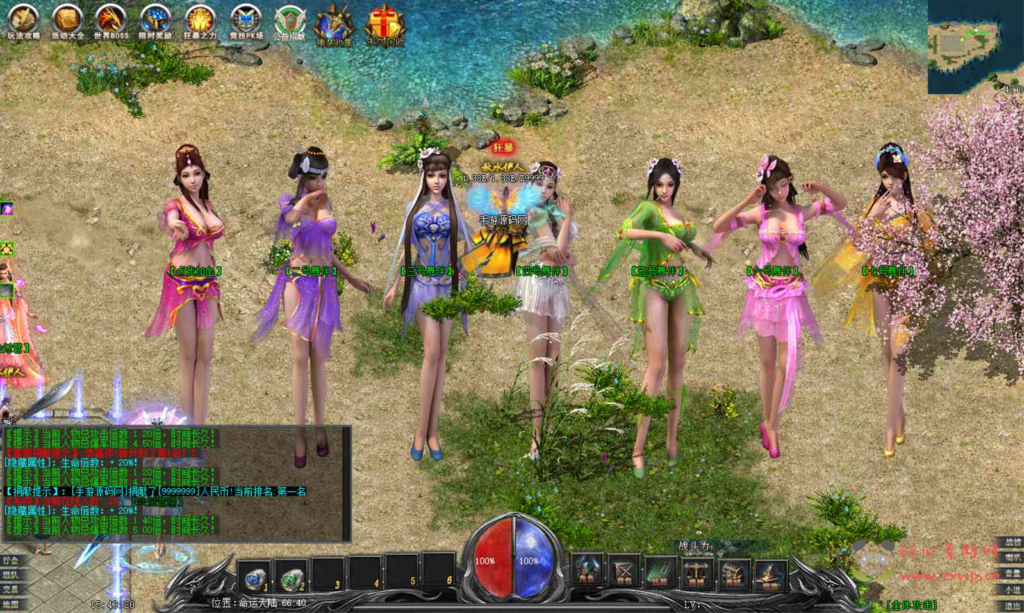Open the 公益捐献 donation shield icon
The height and width of the screenshot is (613, 1024).
click(290, 20)
